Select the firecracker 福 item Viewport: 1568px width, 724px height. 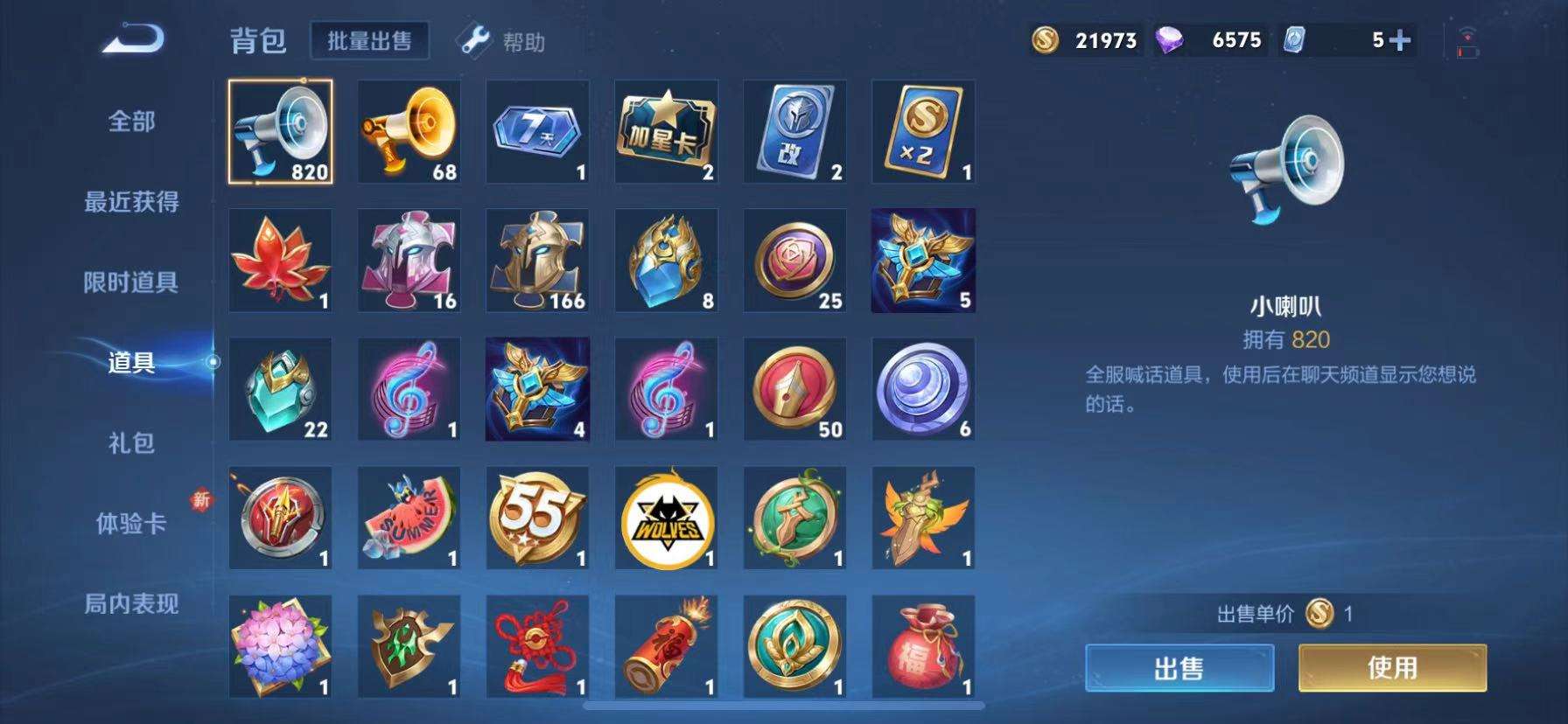(x=666, y=645)
